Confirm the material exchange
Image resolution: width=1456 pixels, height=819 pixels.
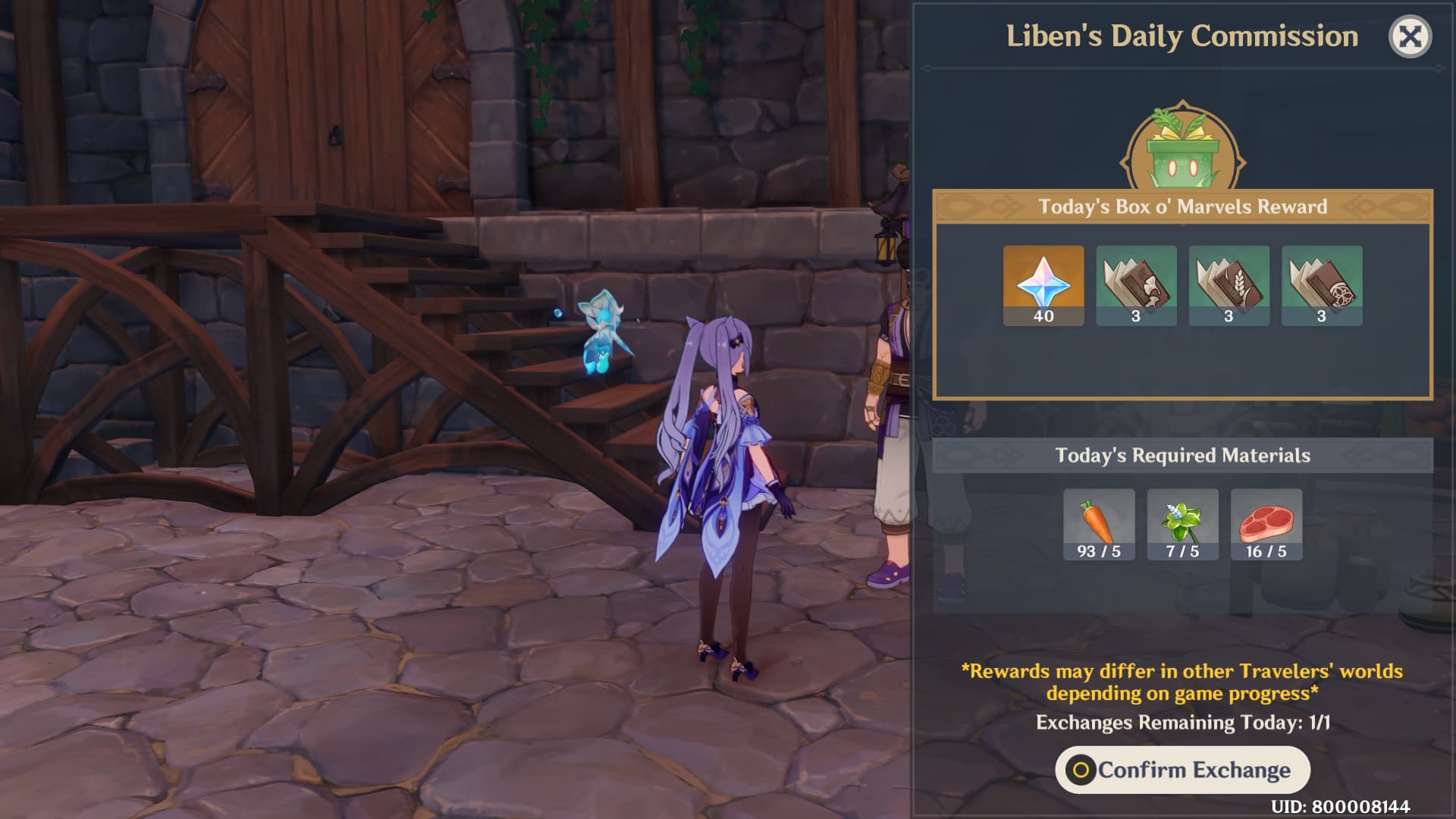(1182, 770)
